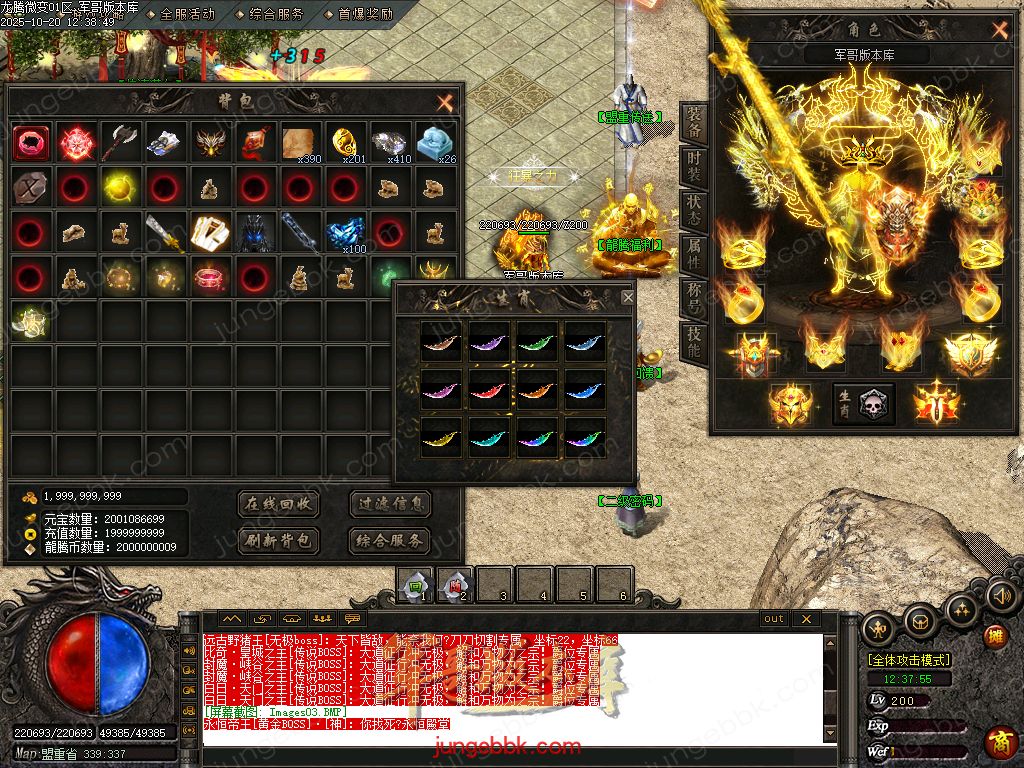Close the 生肖 zodiac panel
Viewport: 1024px width, 768px height.
tap(627, 297)
